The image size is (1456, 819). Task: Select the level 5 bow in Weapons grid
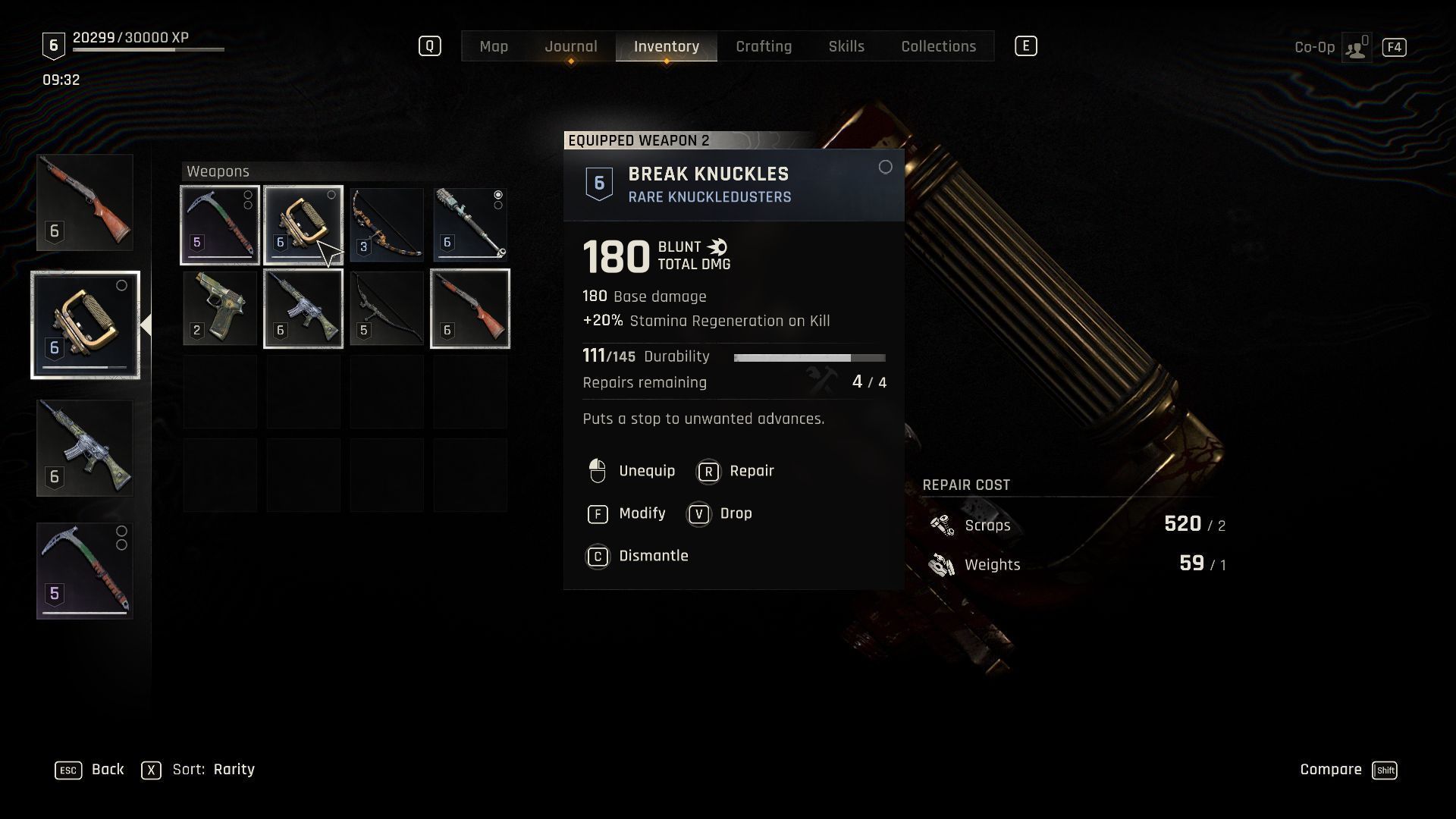[x=387, y=309]
